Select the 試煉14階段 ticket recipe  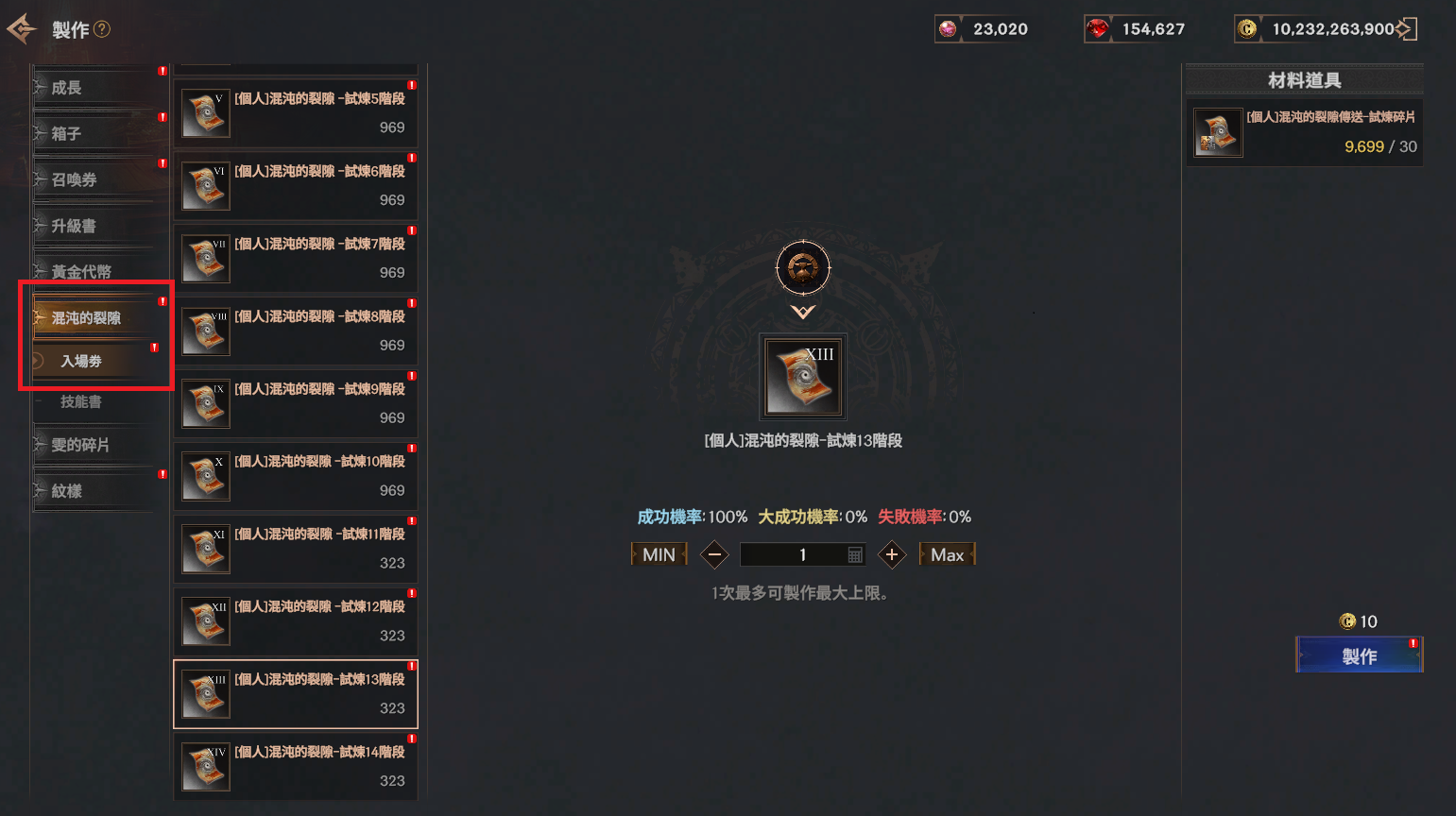[296, 766]
